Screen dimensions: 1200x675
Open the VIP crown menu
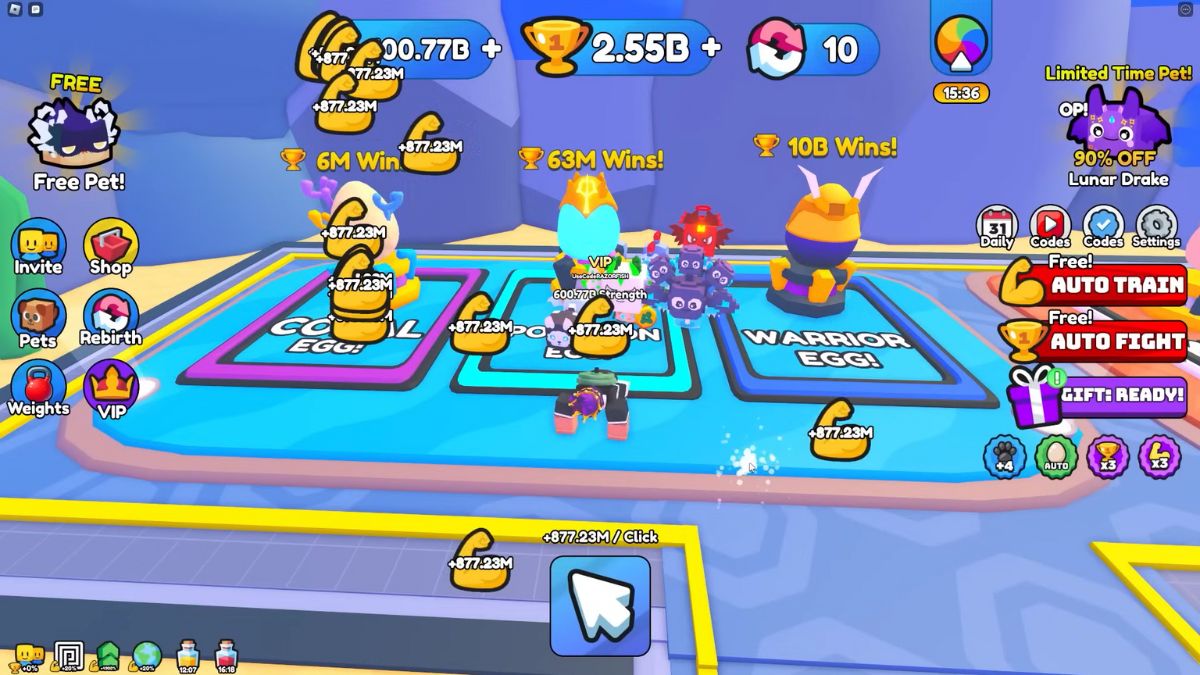[x=110, y=390]
